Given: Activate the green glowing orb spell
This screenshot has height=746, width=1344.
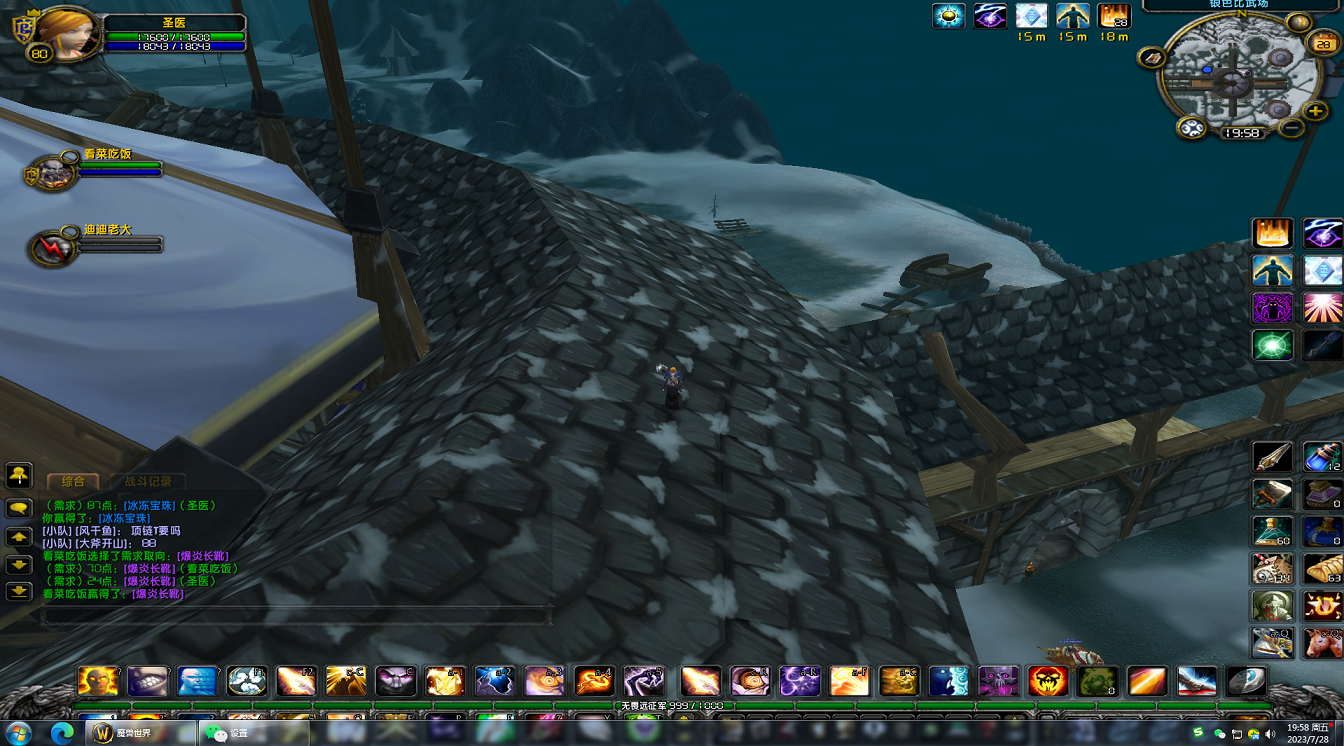Looking at the screenshot, I should tap(1272, 345).
